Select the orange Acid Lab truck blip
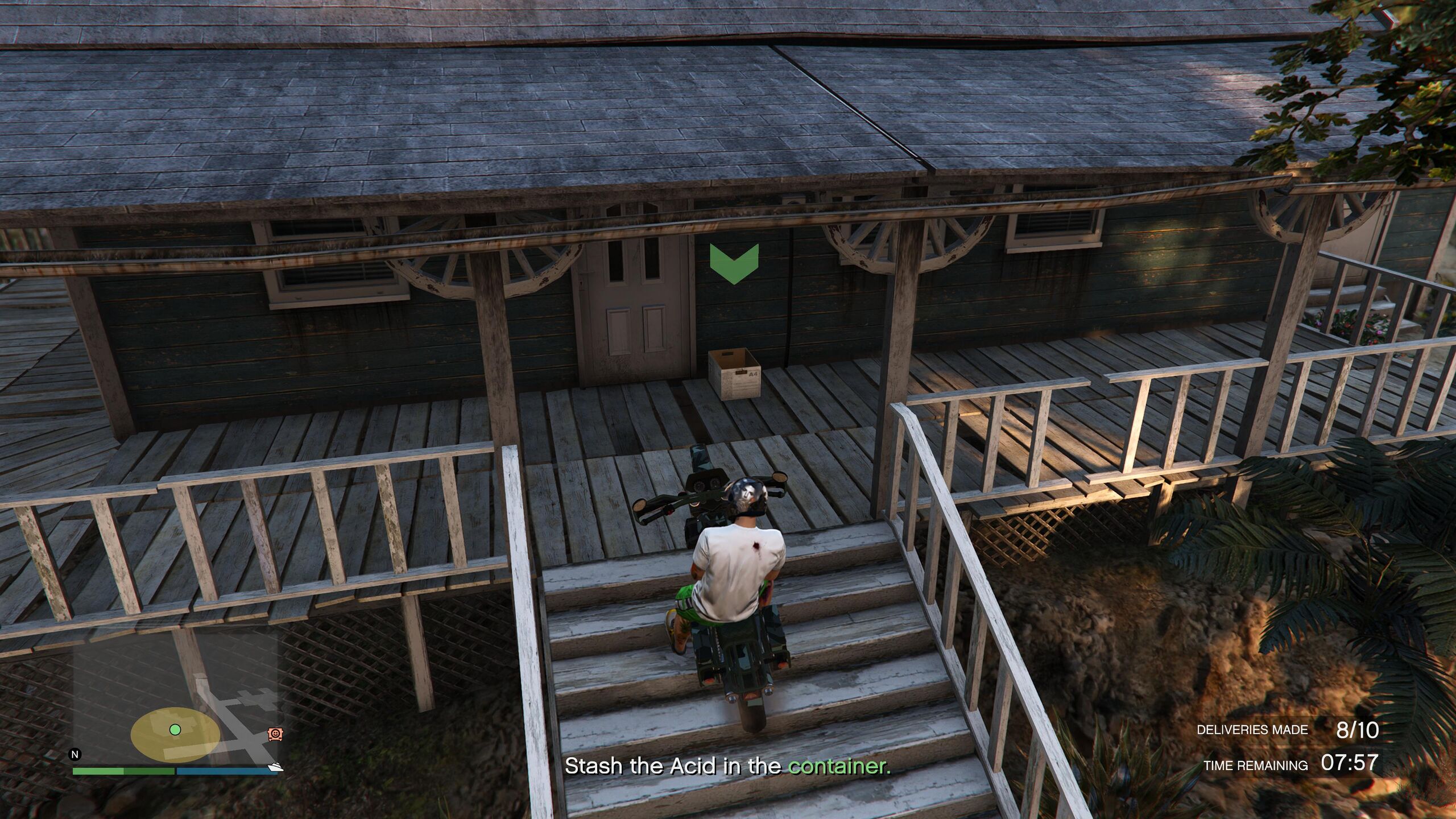1456x819 pixels. tap(275, 734)
